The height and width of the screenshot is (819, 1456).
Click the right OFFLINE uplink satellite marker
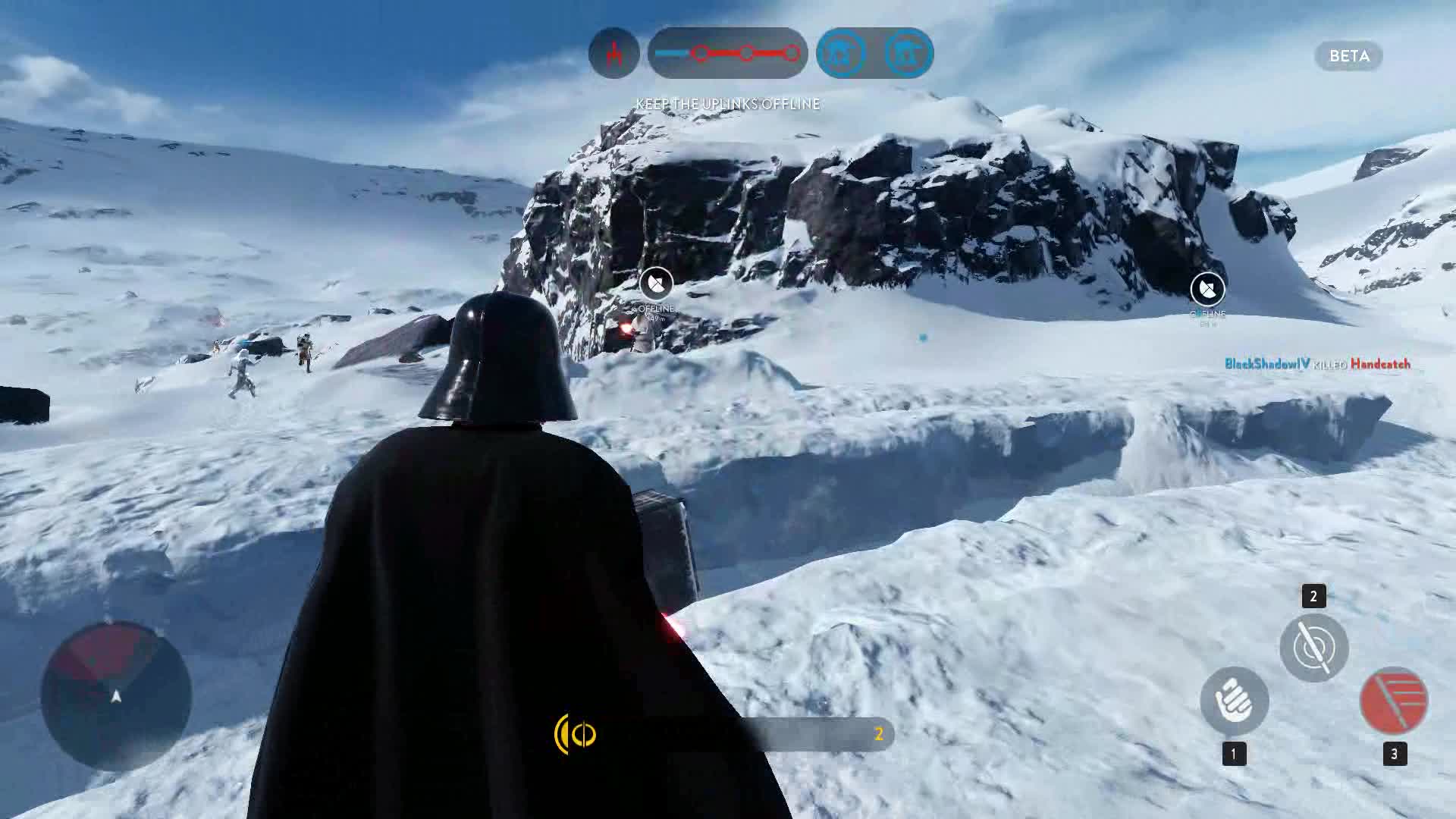(x=1207, y=287)
